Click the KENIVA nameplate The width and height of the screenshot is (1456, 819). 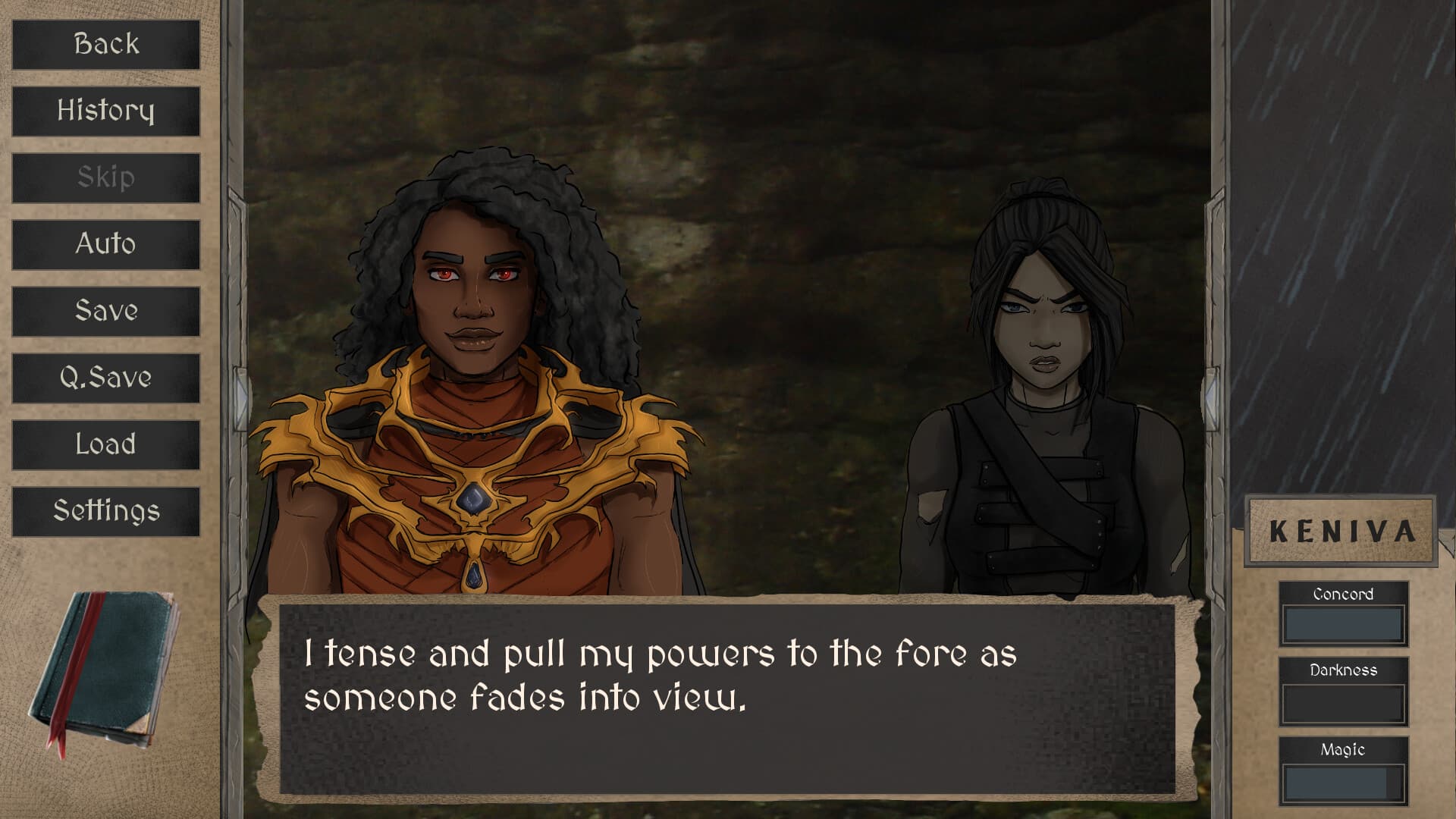click(1342, 531)
